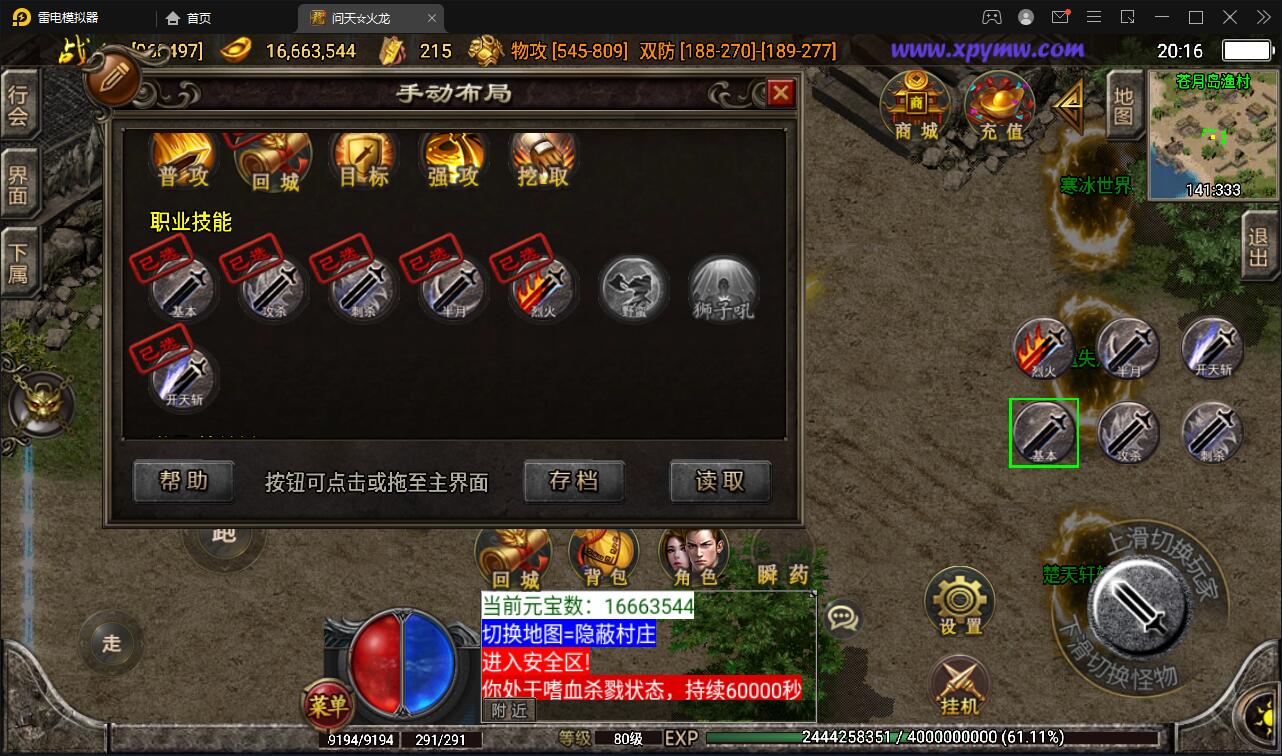The width and height of the screenshot is (1282, 756).
Task: Select the green-highlighted 基本 skill on right
Action: point(1044,432)
